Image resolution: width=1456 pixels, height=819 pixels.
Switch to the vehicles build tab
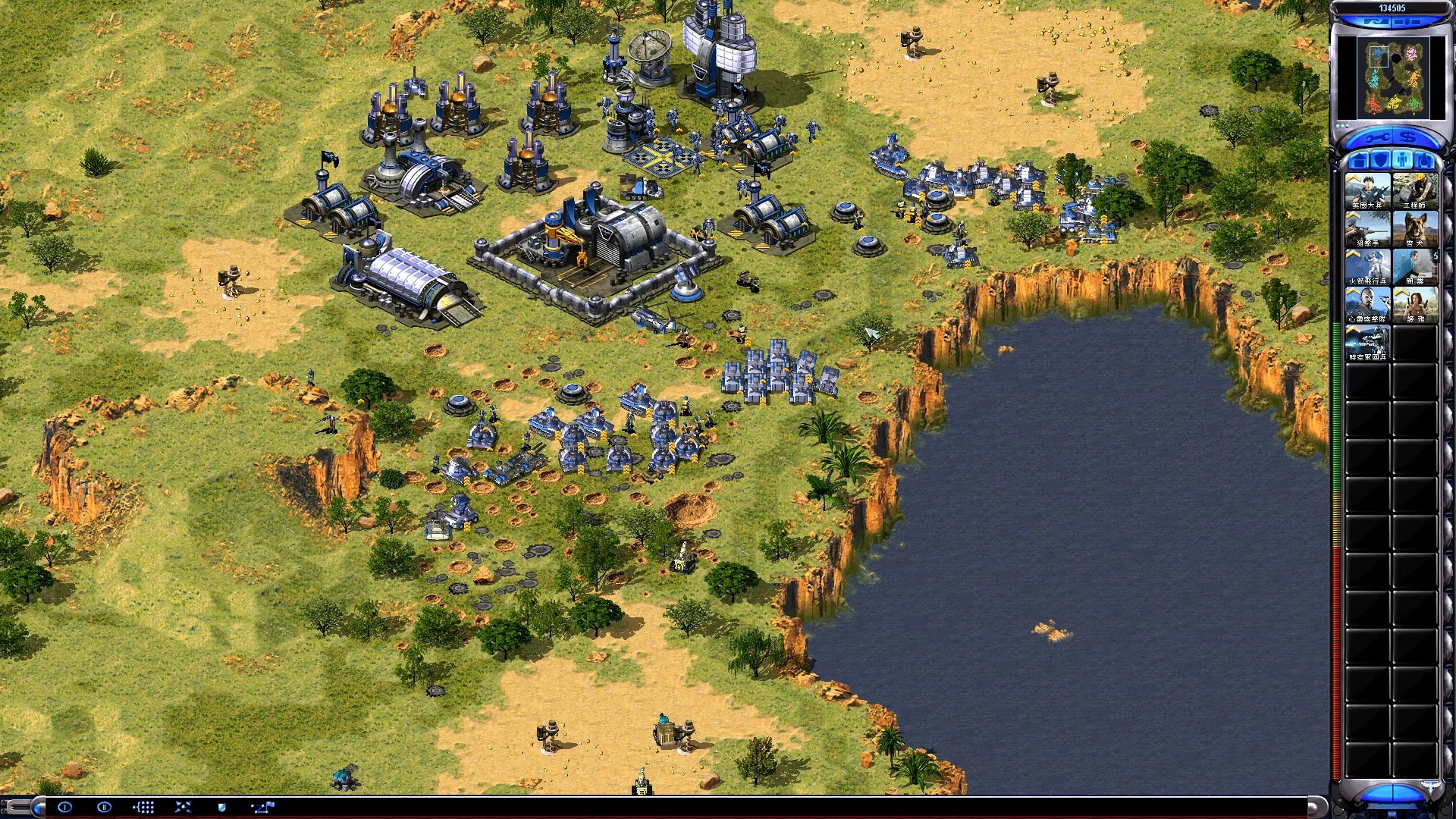[1425, 161]
